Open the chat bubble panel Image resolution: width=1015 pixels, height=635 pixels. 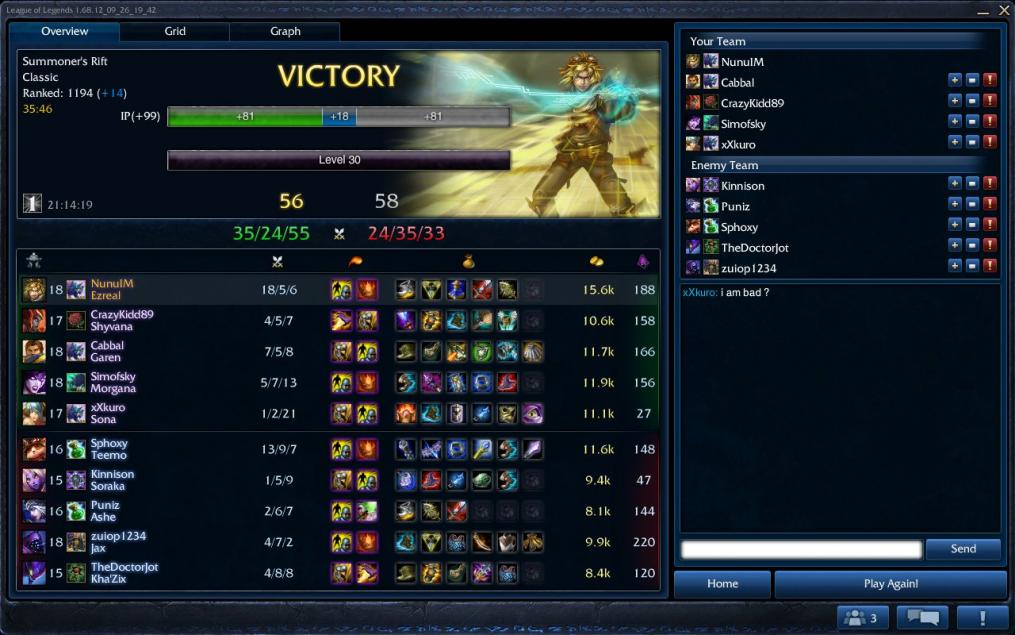[922, 618]
